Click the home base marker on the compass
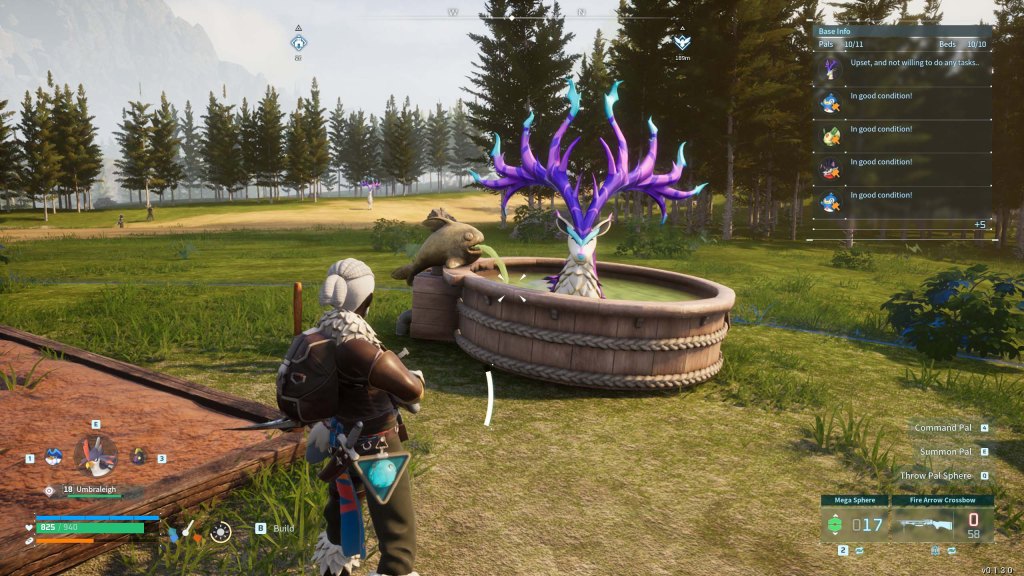The image size is (1024, 576). (299, 43)
